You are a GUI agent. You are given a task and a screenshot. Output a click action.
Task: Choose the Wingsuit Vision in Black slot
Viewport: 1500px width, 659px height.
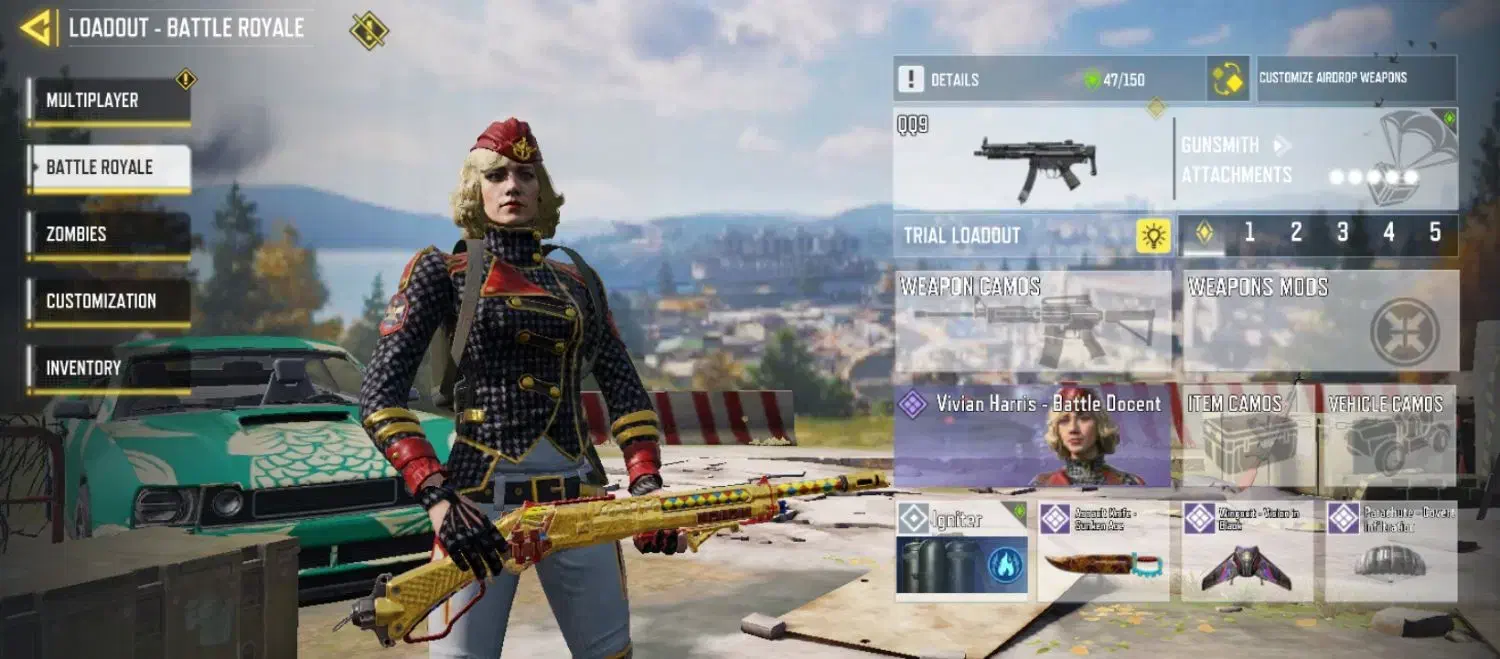[1247, 551]
